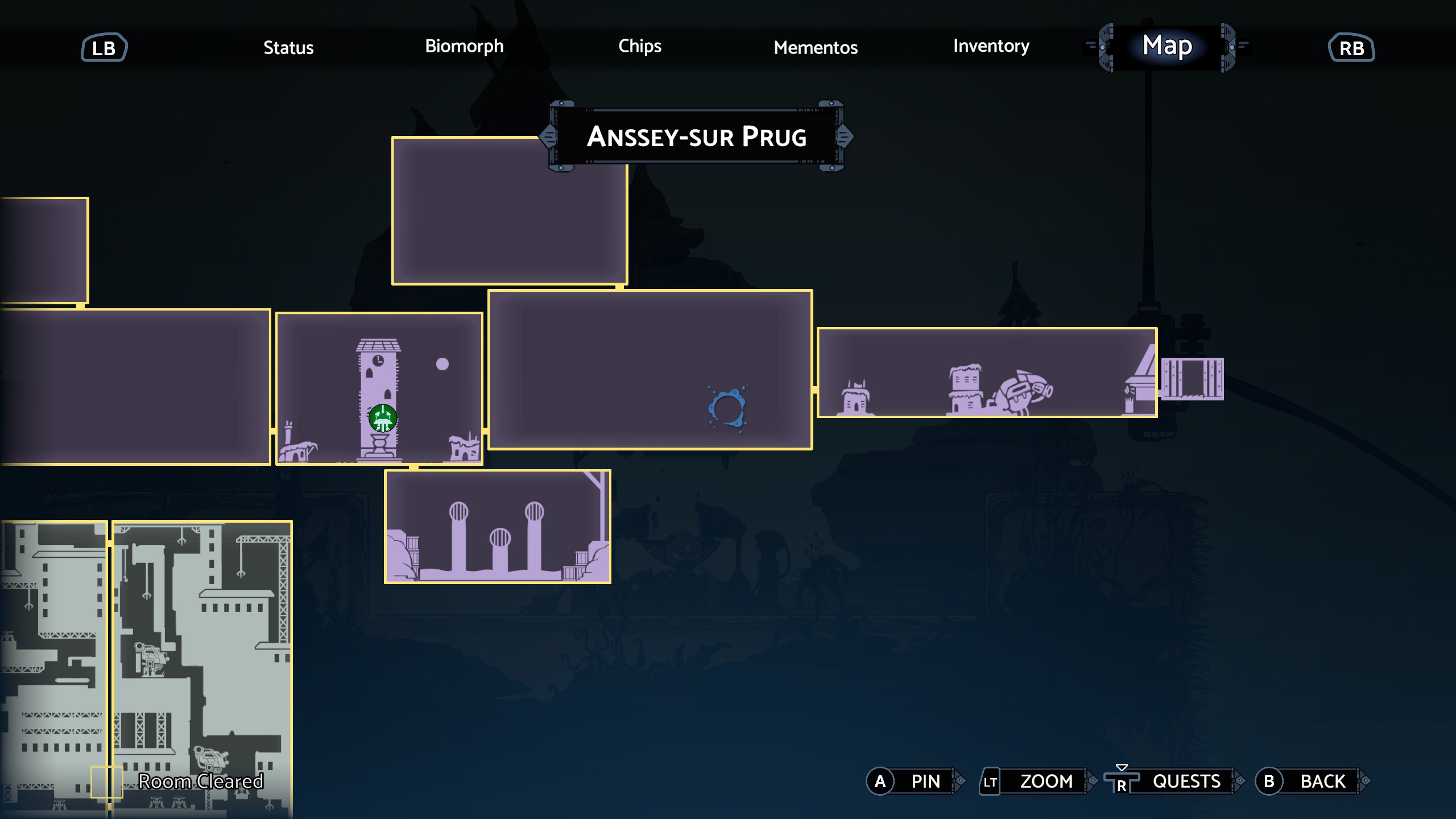Image resolution: width=1456 pixels, height=819 pixels.
Task: Click the B button icon beside BACK
Action: (x=1269, y=781)
